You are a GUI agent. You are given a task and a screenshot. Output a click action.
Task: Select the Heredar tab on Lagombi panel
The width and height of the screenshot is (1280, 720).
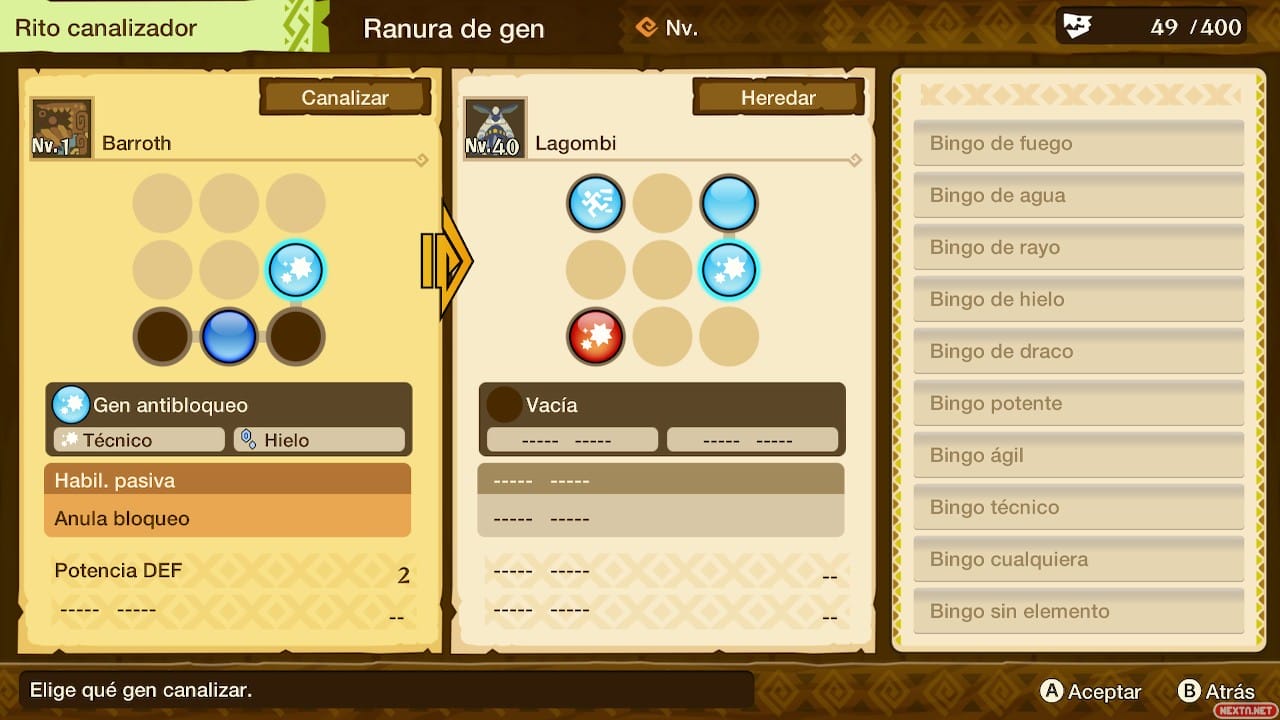(778, 98)
